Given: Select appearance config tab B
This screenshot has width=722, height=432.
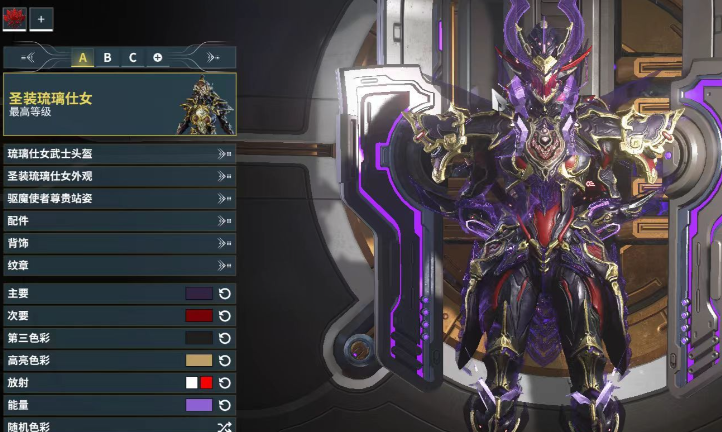Looking at the screenshot, I should pyautogui.click(x=107, y=58).
